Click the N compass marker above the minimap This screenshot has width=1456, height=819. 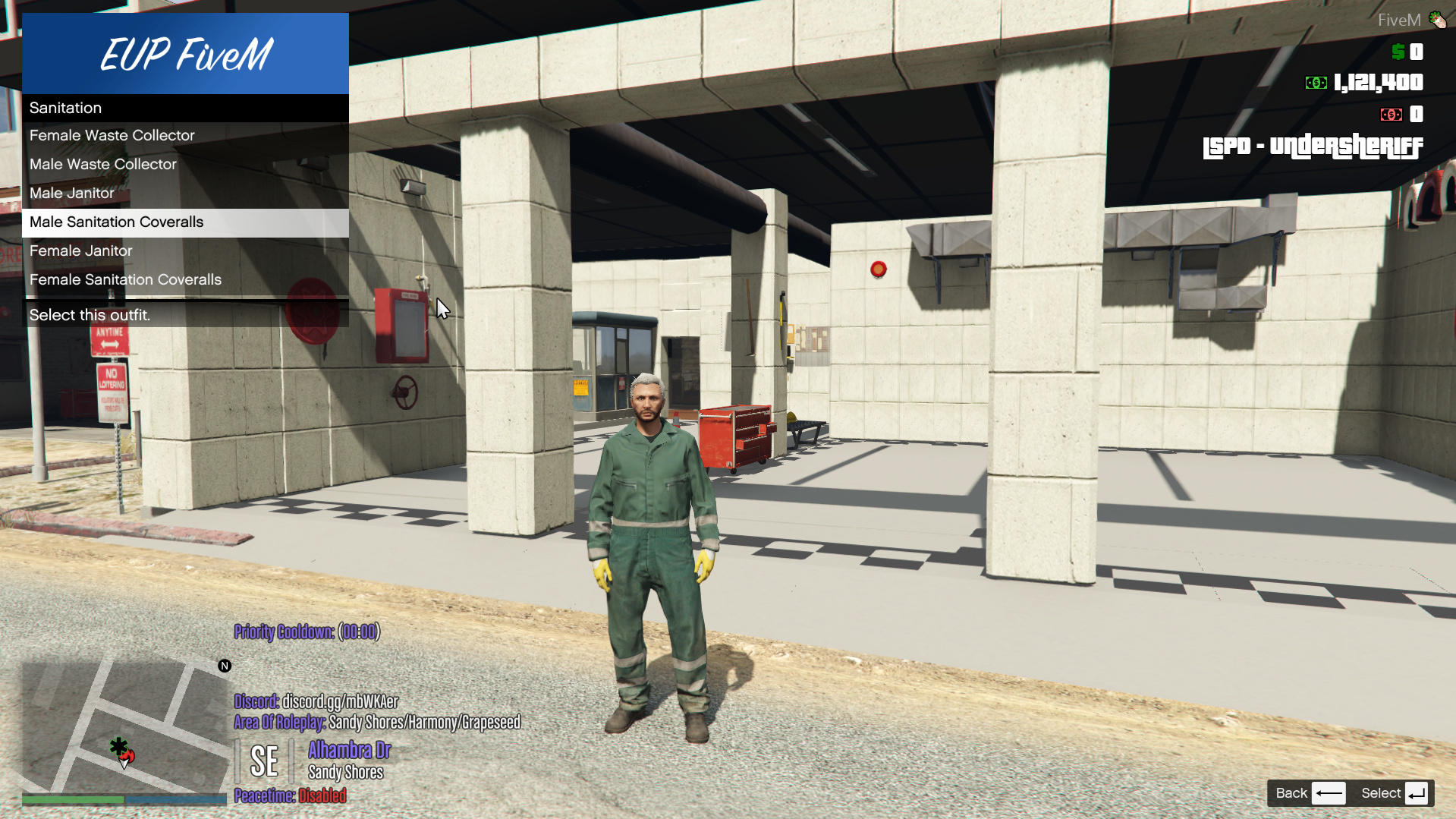[224, 666]
